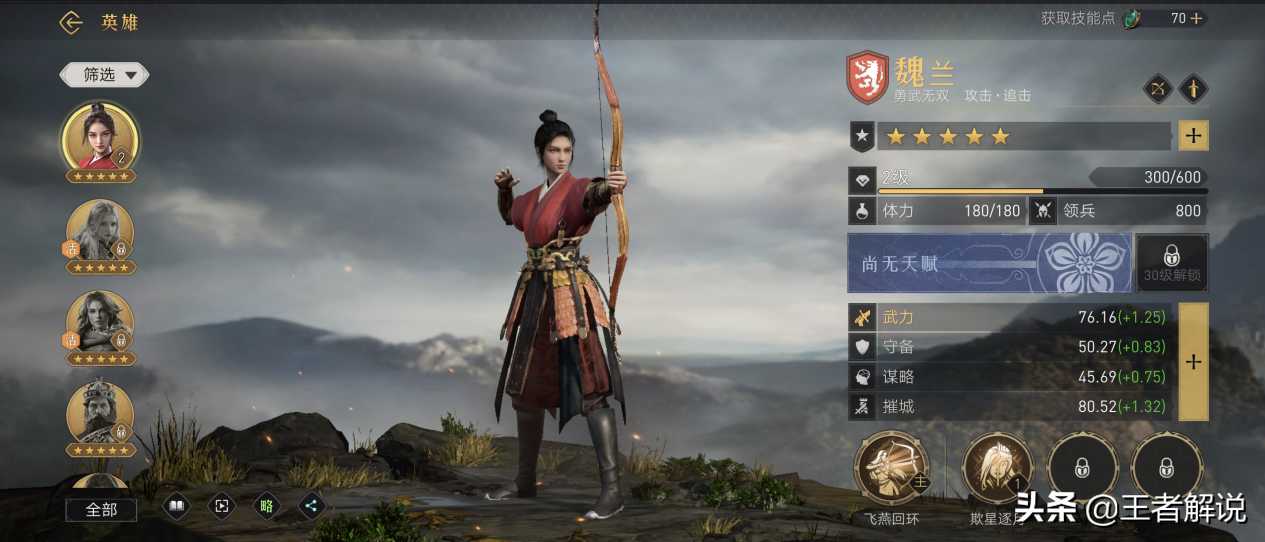Tap the locked 30级解锁 talent slot
The height and width of the screenshot is (542, 1265).
click(x=1172, y=264)
